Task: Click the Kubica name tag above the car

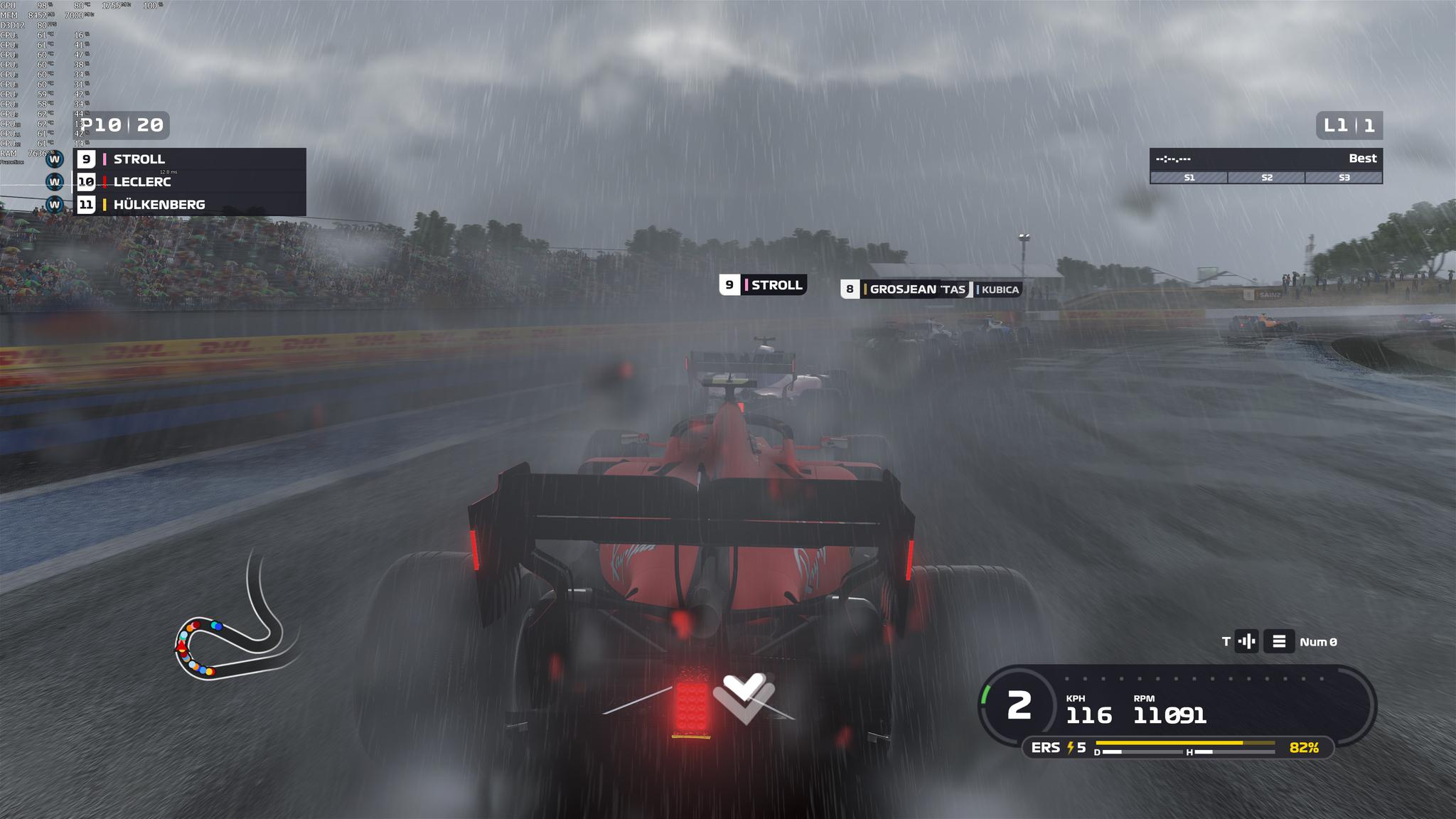Action: click(x=998, y=289)
